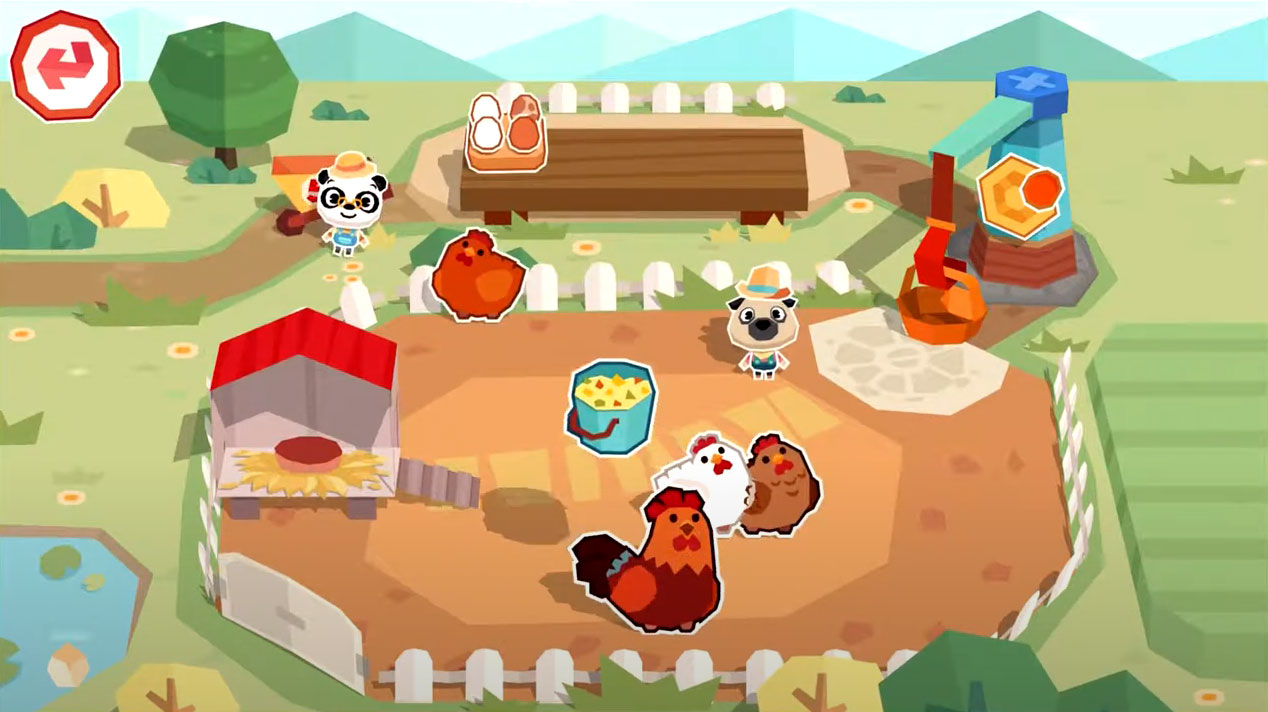Screen dimensions: 1268x712
Task: Pick the blue chicken feed bucket
Action: tap(612, 407)
